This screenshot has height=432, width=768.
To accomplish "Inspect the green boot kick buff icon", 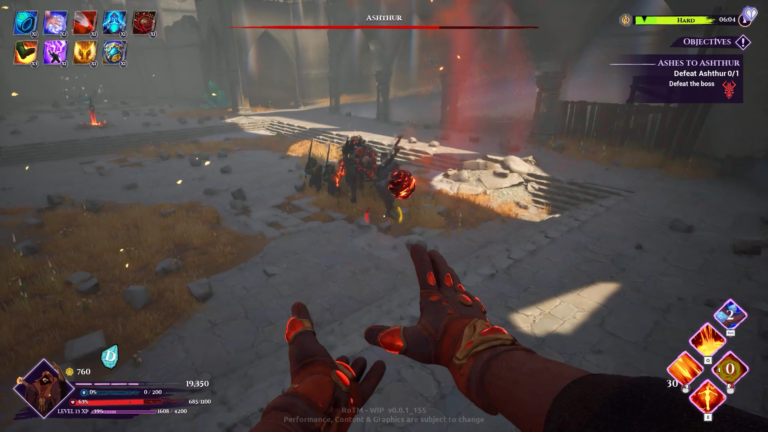I will (x=26, y=52).
